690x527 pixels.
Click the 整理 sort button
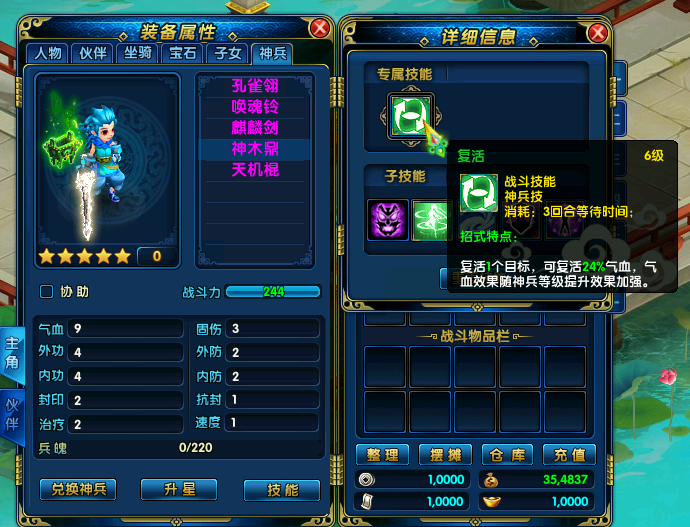pos(382,455)
